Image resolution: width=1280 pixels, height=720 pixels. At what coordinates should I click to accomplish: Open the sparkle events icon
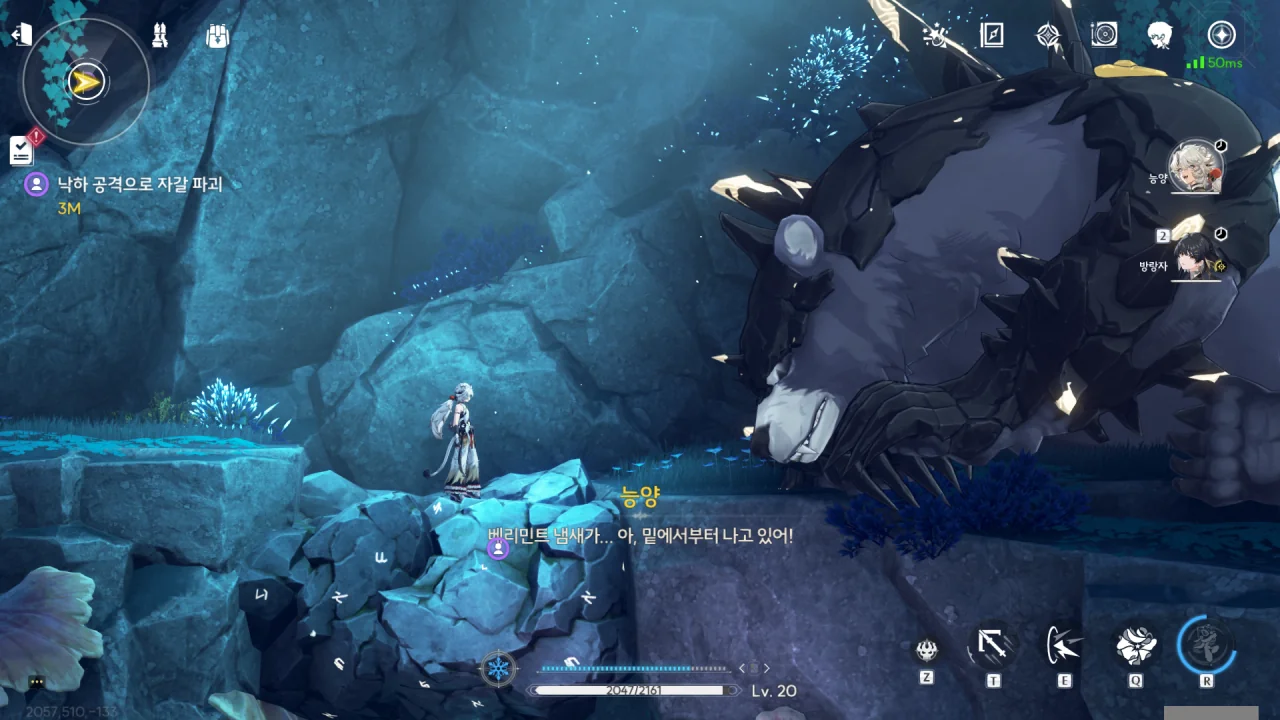coord(935,36)
